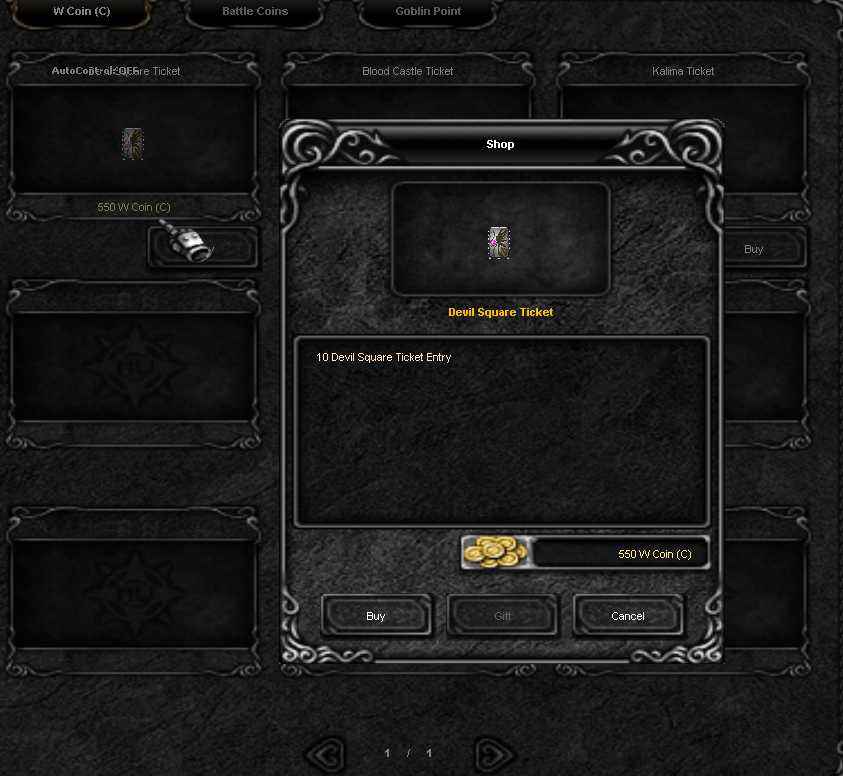Go to the previous shop page arrow
The height and width of the screenshot is (776, 843).
(324, 753)
